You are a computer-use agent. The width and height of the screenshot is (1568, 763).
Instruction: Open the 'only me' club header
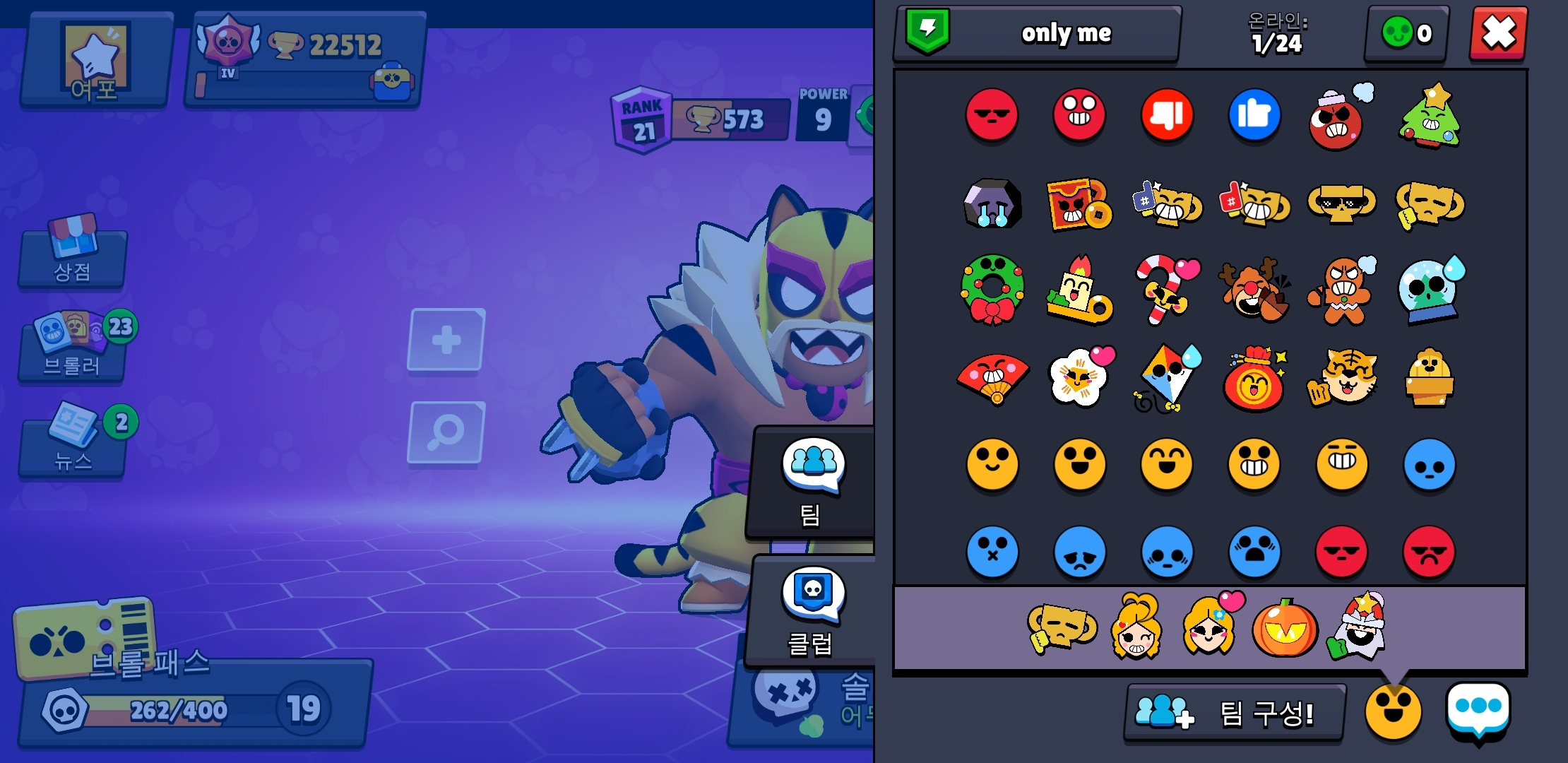point(1037,33)
